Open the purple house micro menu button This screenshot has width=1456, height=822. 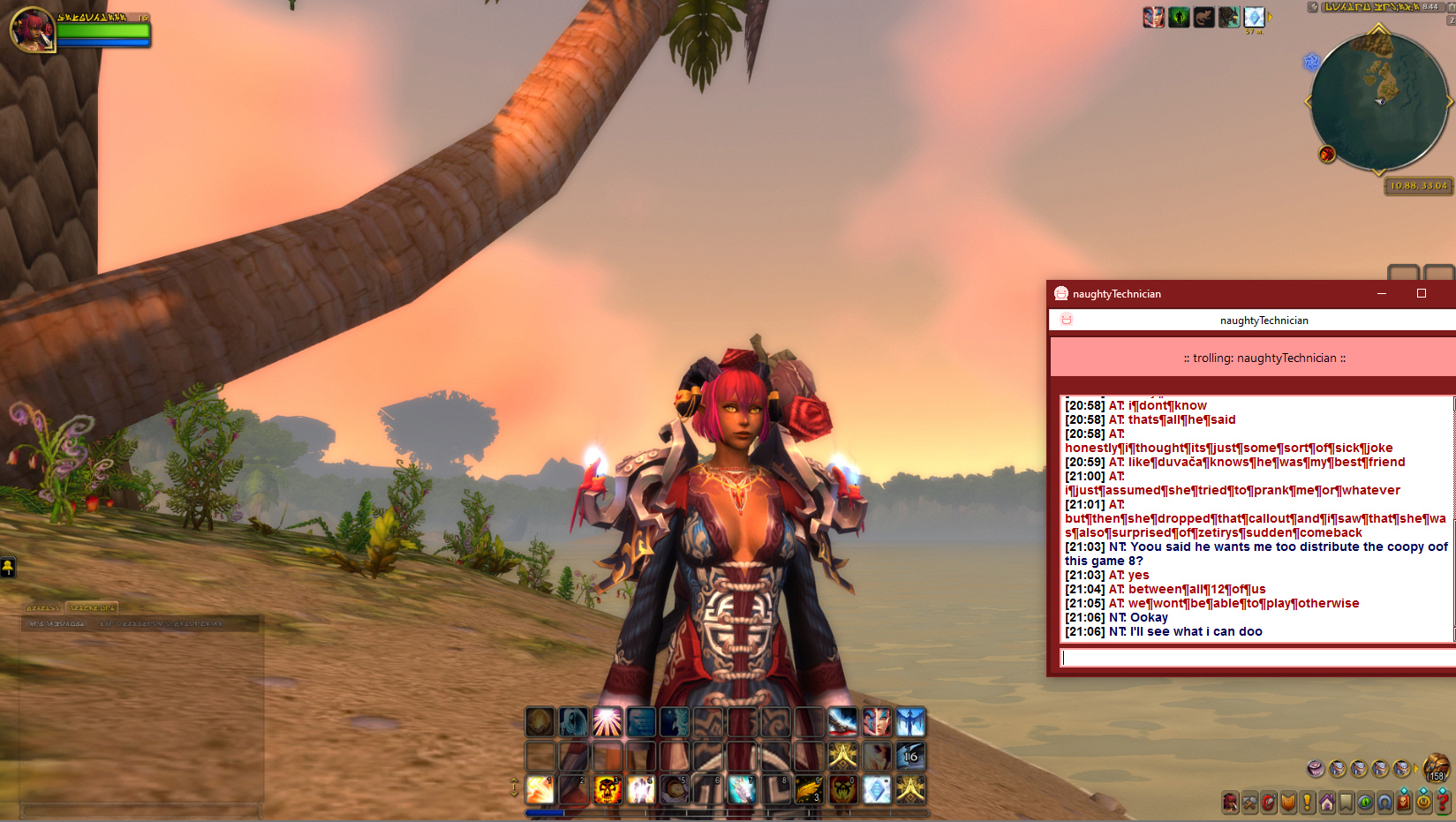click(x=1327, y=803)
